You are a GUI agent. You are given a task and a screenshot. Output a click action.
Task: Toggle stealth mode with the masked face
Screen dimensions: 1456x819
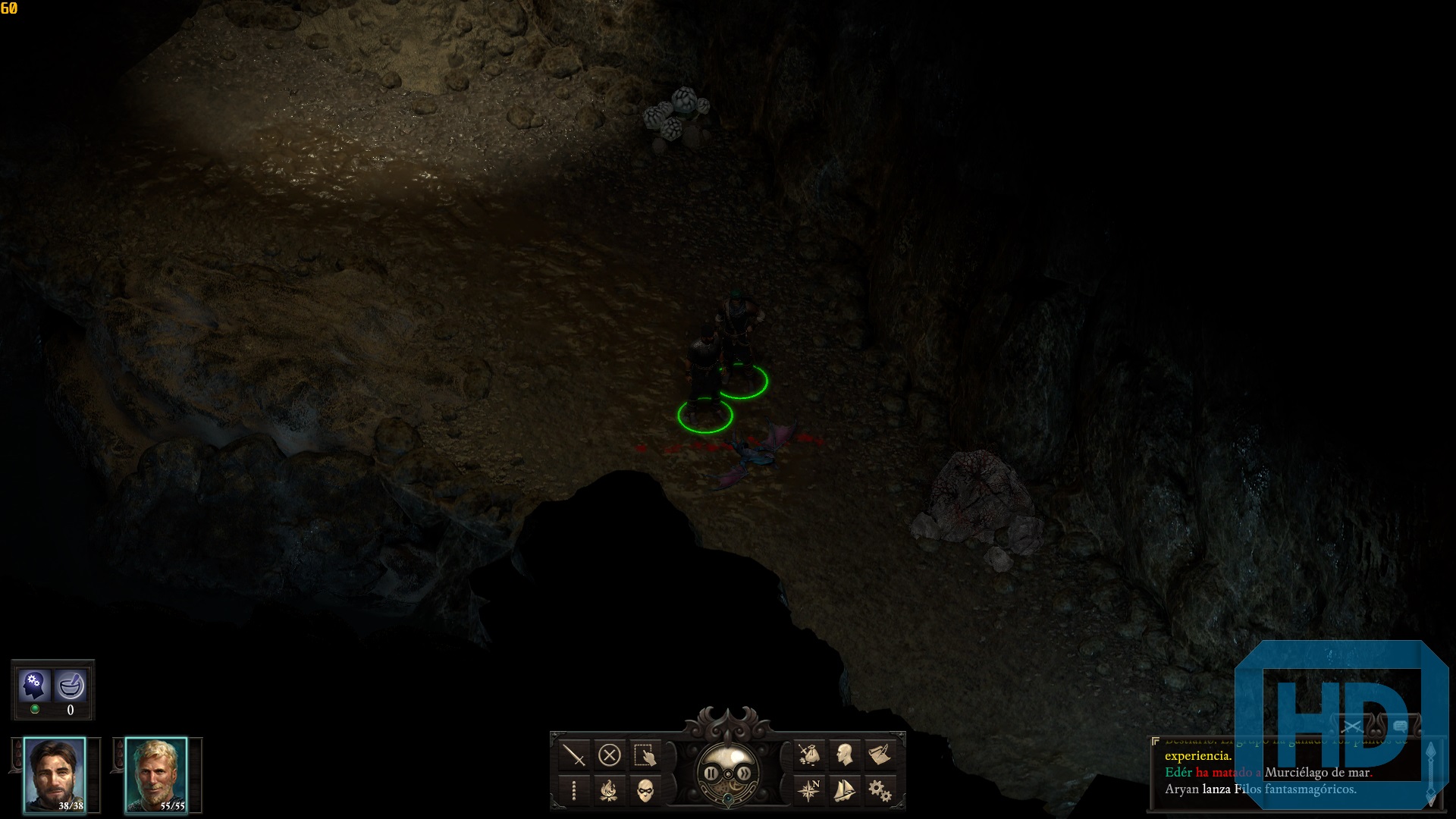[x=645, y=791]
